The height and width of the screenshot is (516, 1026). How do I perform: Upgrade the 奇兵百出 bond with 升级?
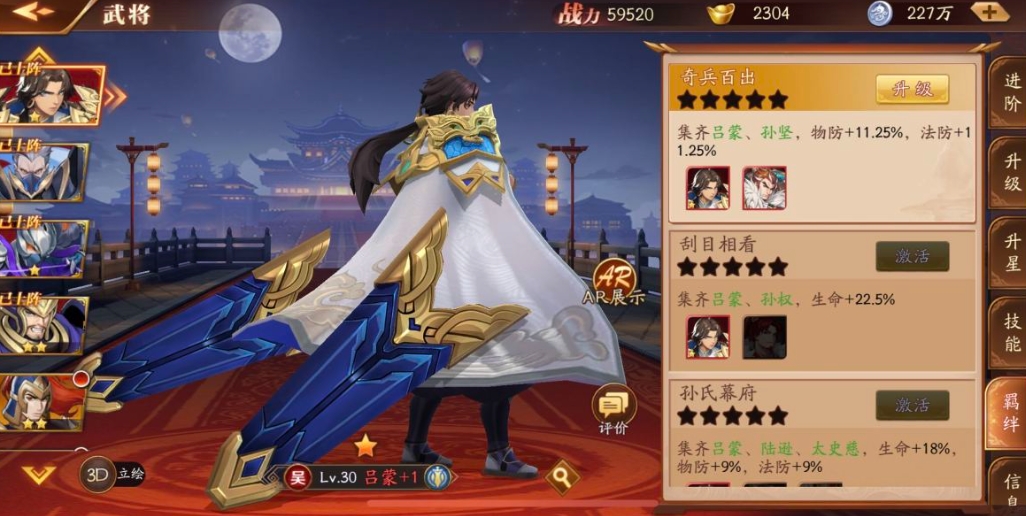tap(911, 89)
